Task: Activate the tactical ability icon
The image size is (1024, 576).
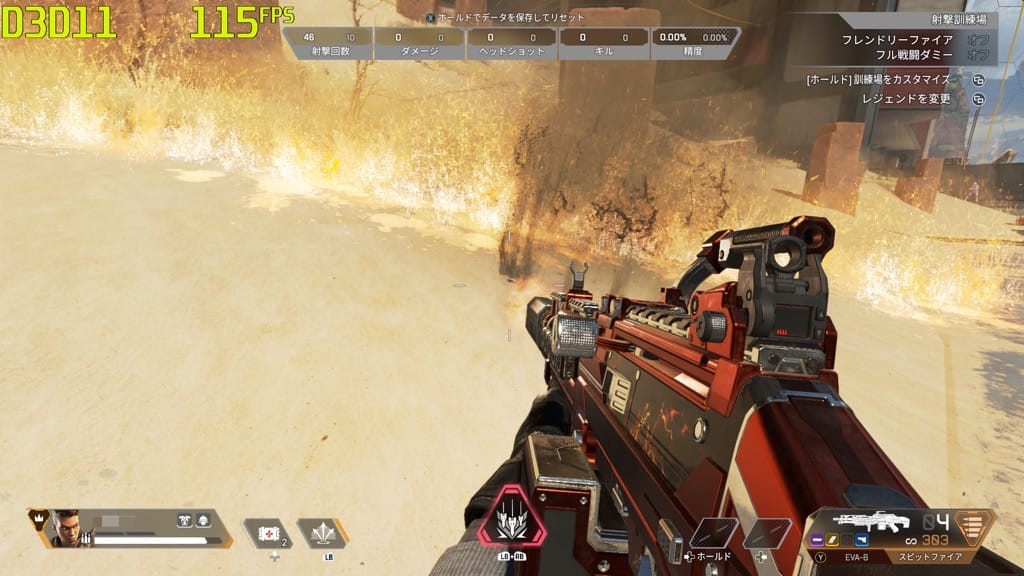Action: [322, 532]
